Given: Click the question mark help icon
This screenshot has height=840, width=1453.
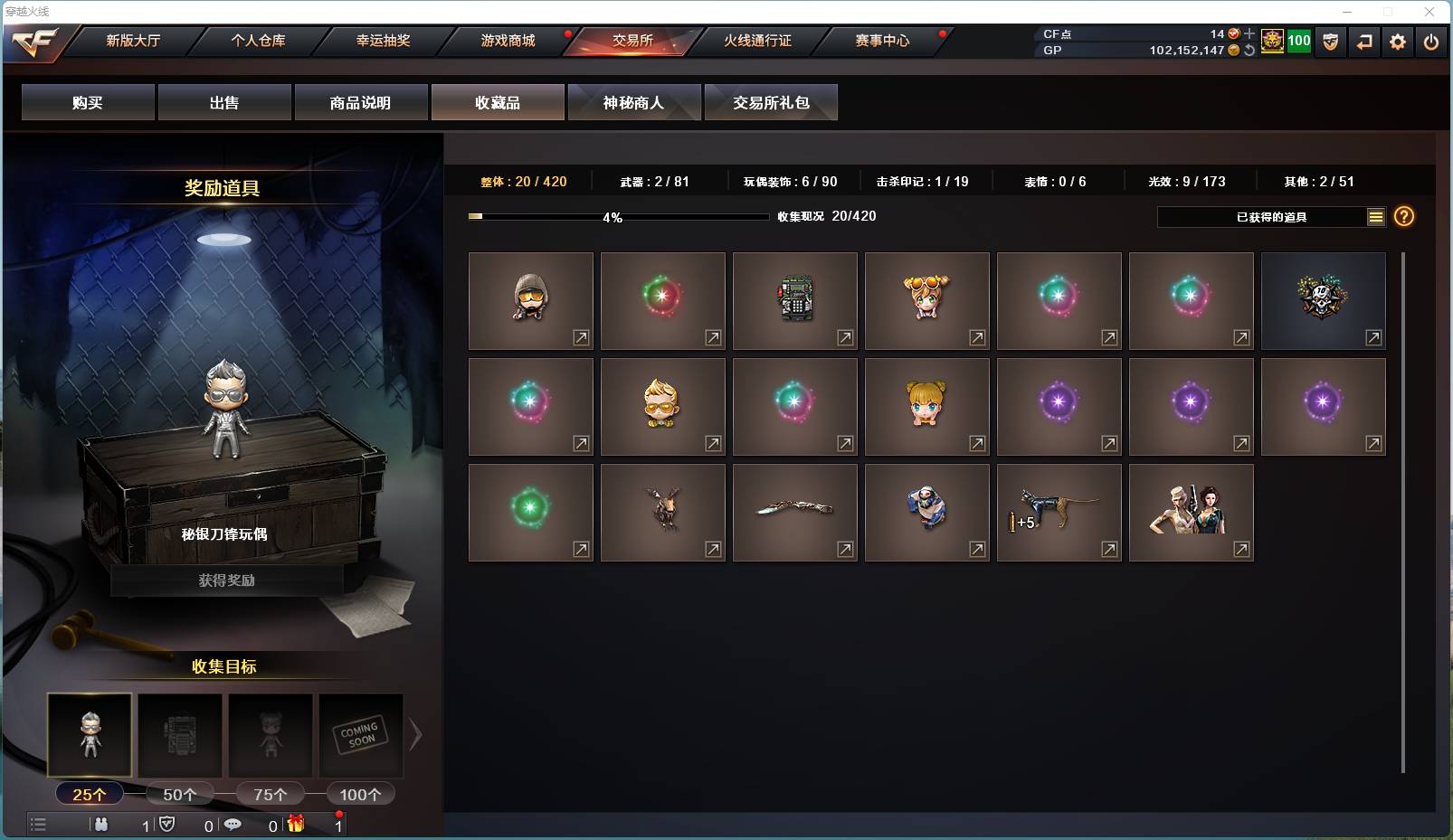Looking at the screenshot, I should coord(1403,217).
